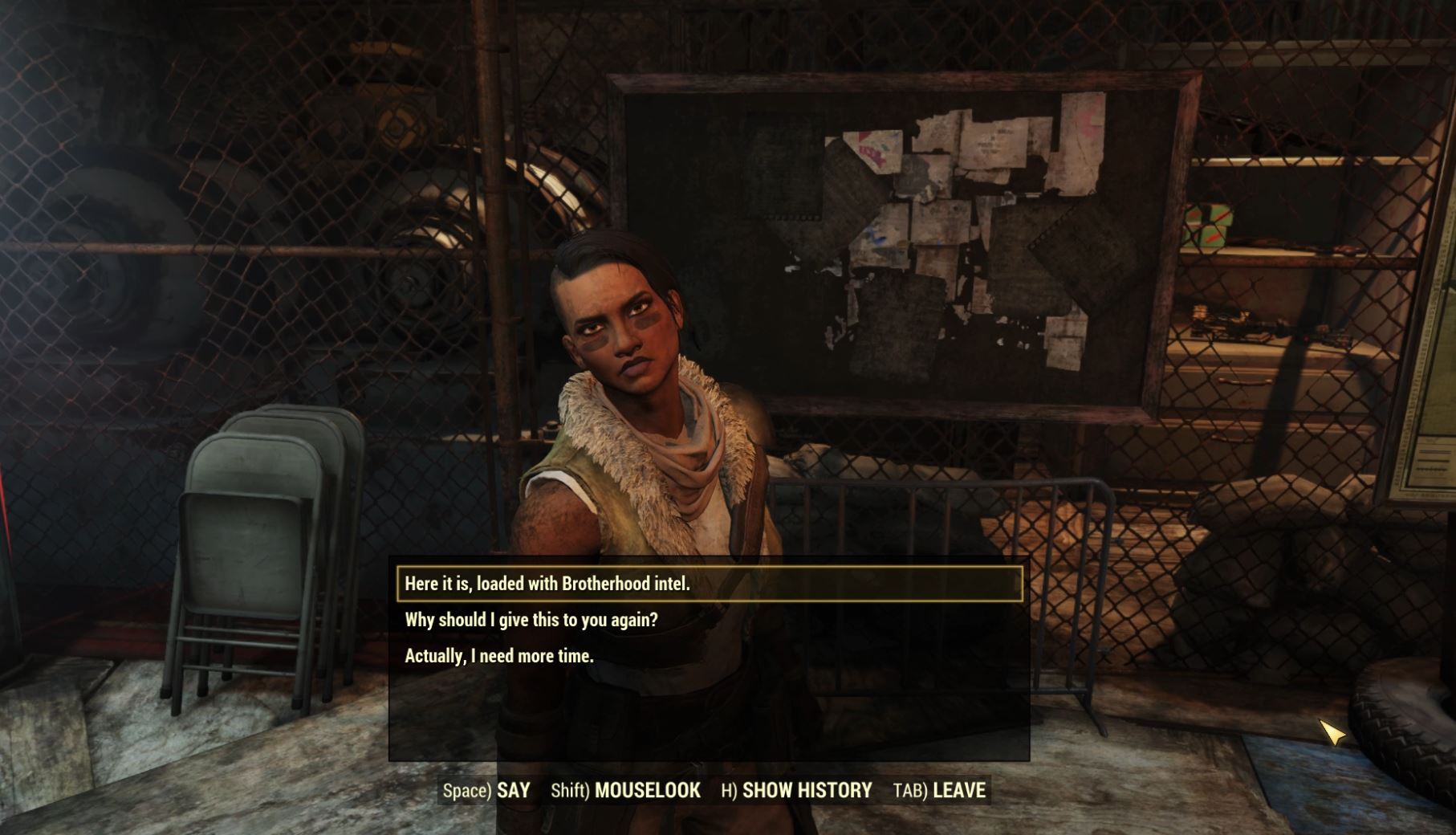
Task: Leave the conversation via the LEAVE prompt
Action: click(960, 790)
